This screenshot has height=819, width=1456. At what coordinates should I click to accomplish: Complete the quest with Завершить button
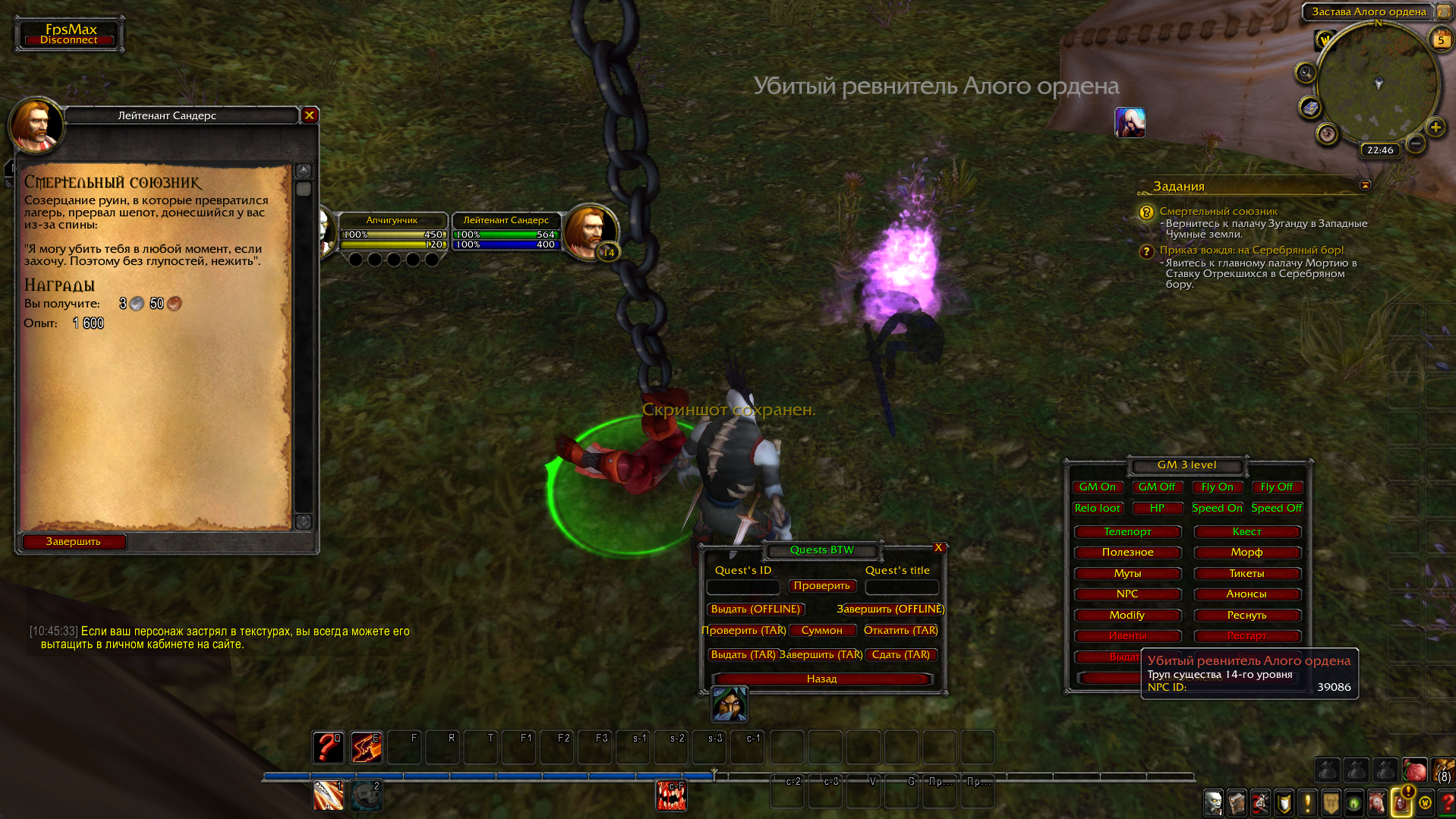74,541
